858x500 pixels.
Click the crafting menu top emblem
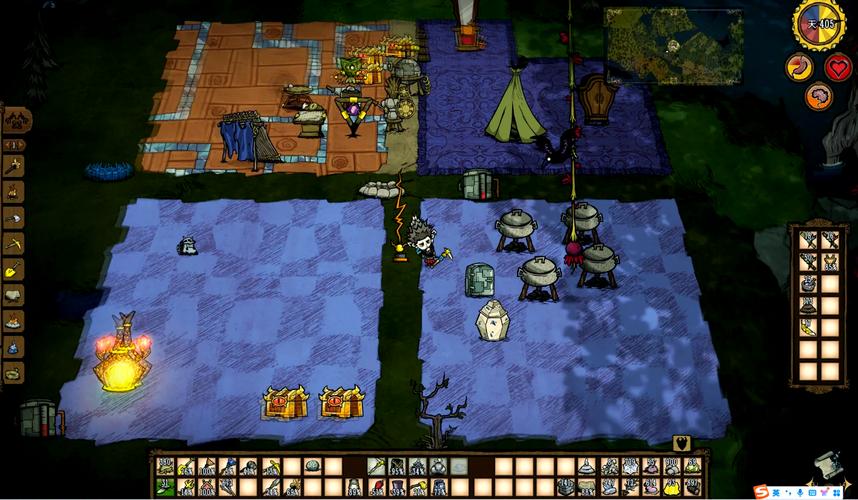pos(17,121)
